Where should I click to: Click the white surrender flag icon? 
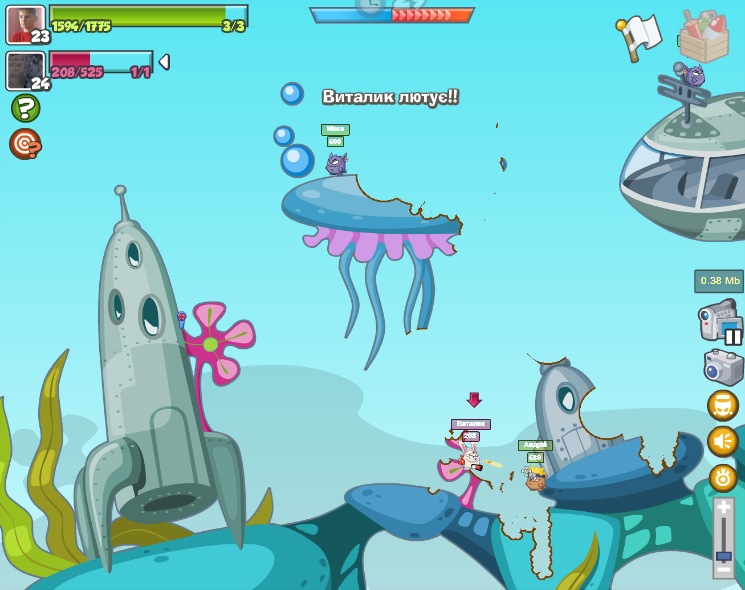(638, 35)
